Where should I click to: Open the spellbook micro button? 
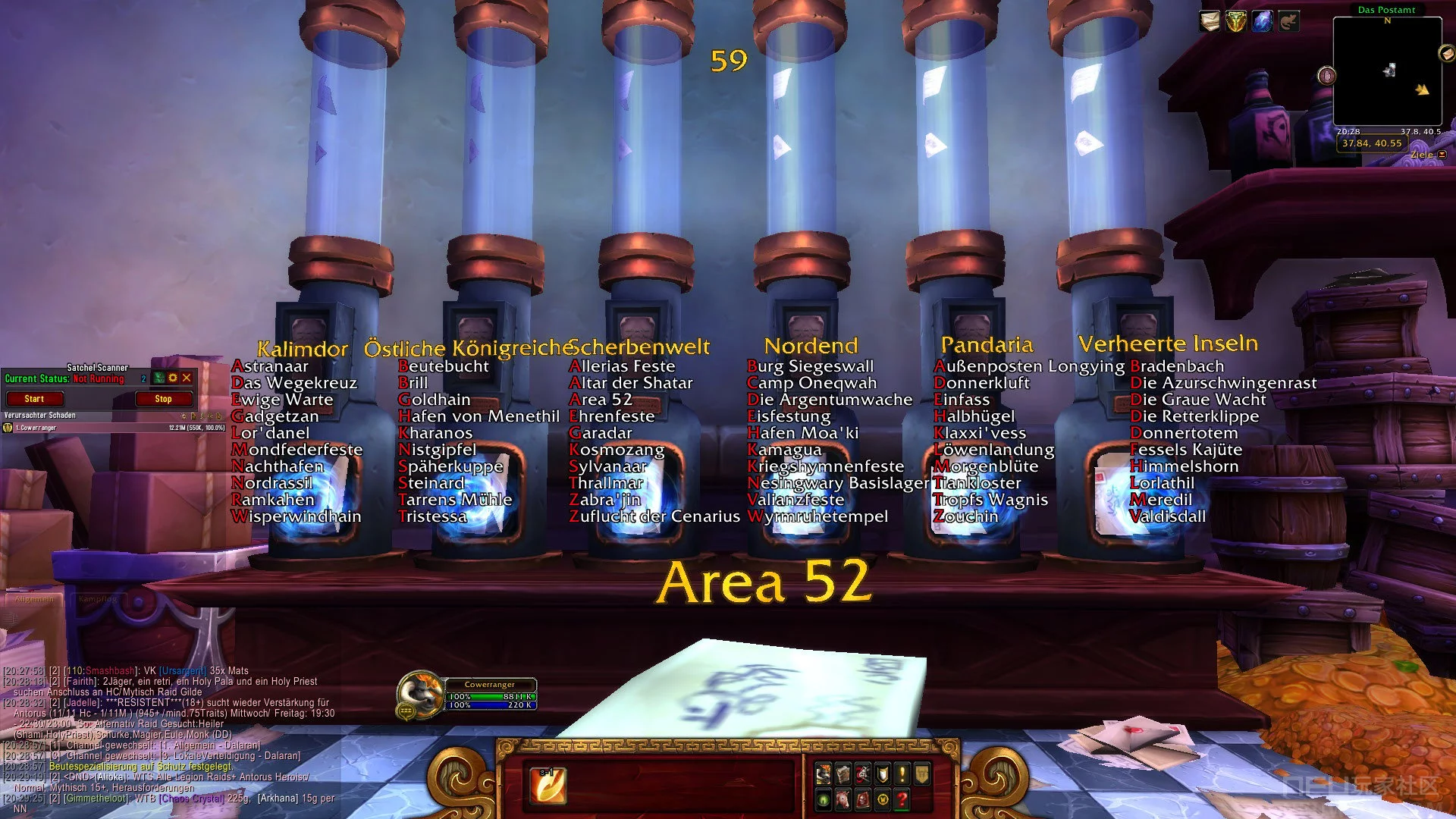point(843,774)
